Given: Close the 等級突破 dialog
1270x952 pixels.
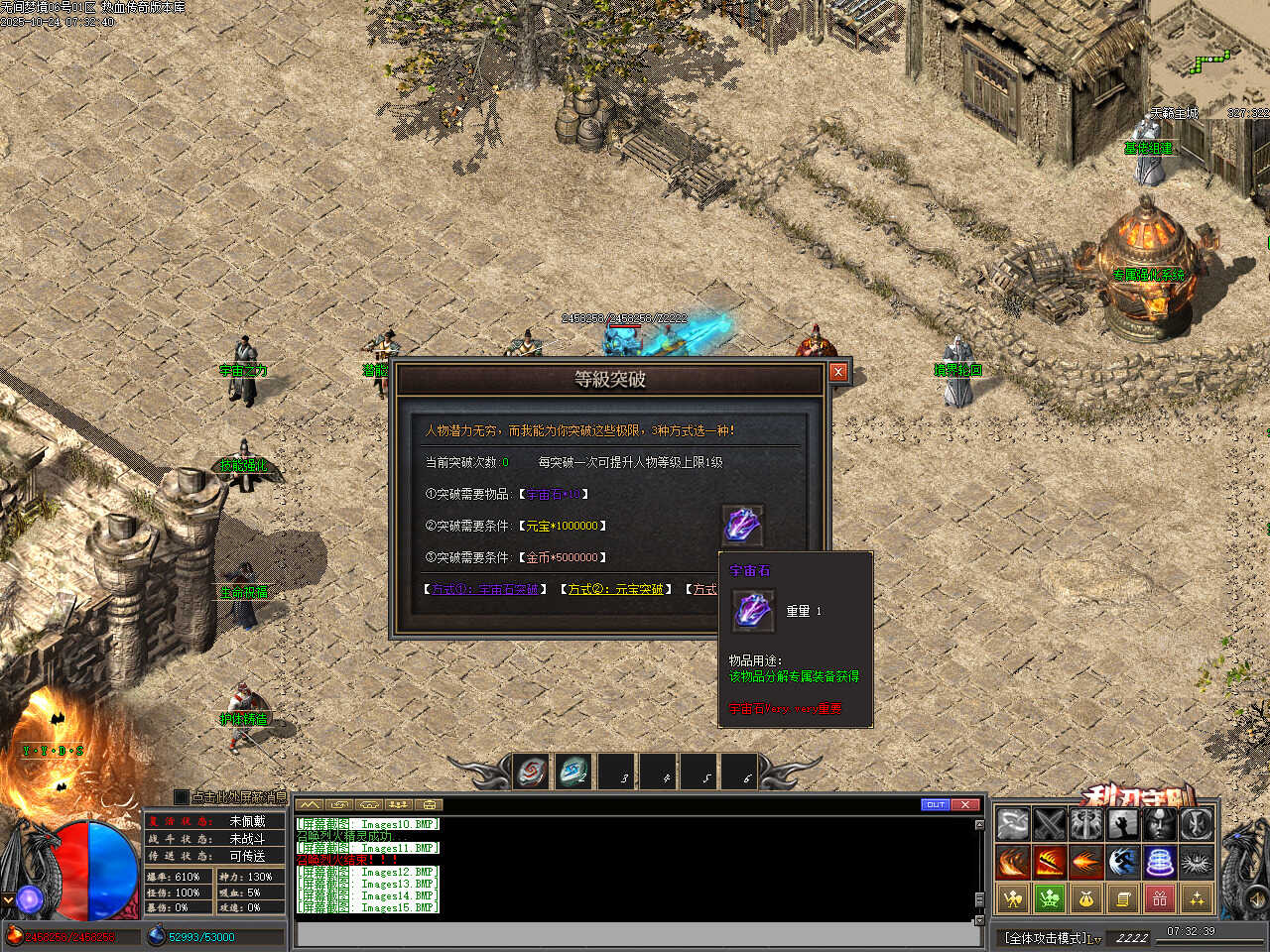Looking at the screenshot, I should tap(838, 372).
